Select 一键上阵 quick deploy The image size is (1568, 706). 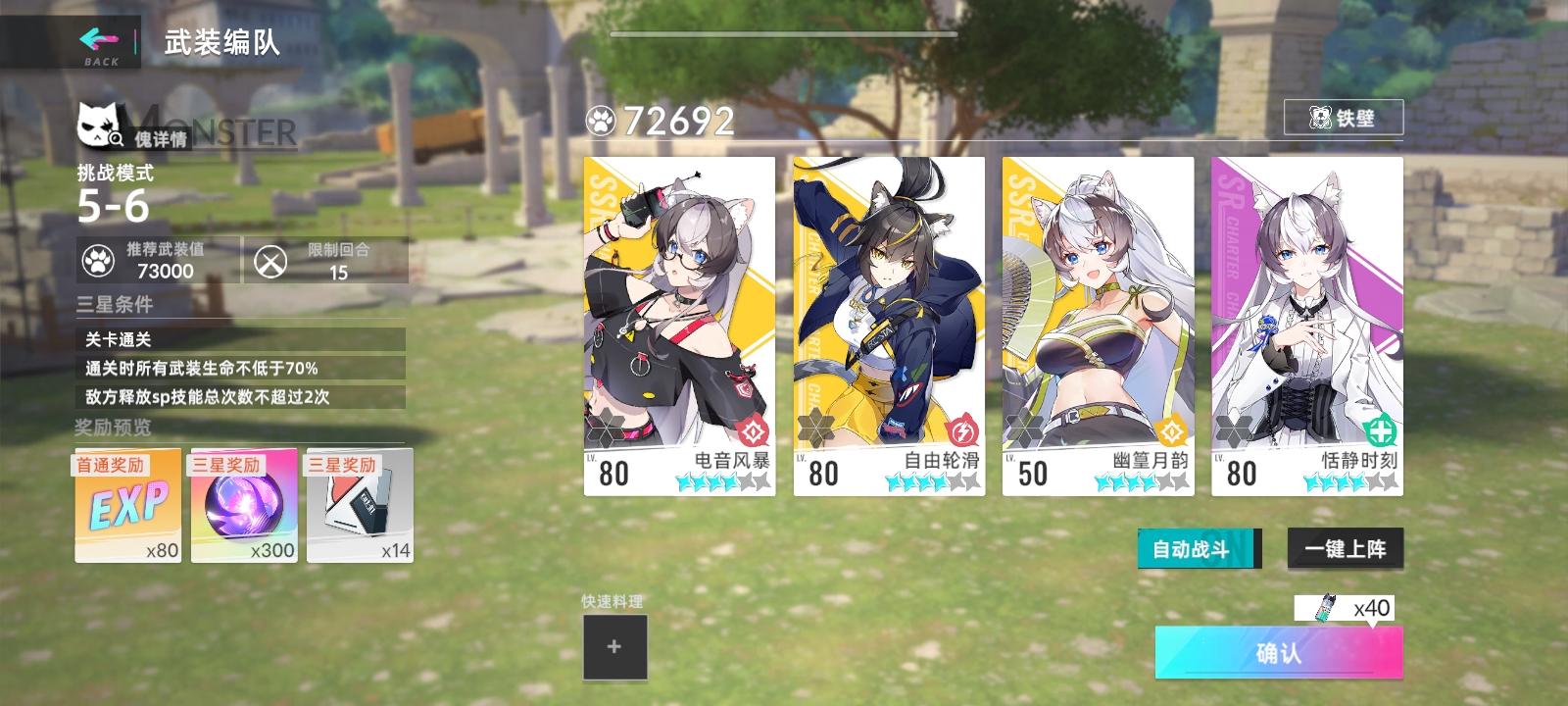1346,548
